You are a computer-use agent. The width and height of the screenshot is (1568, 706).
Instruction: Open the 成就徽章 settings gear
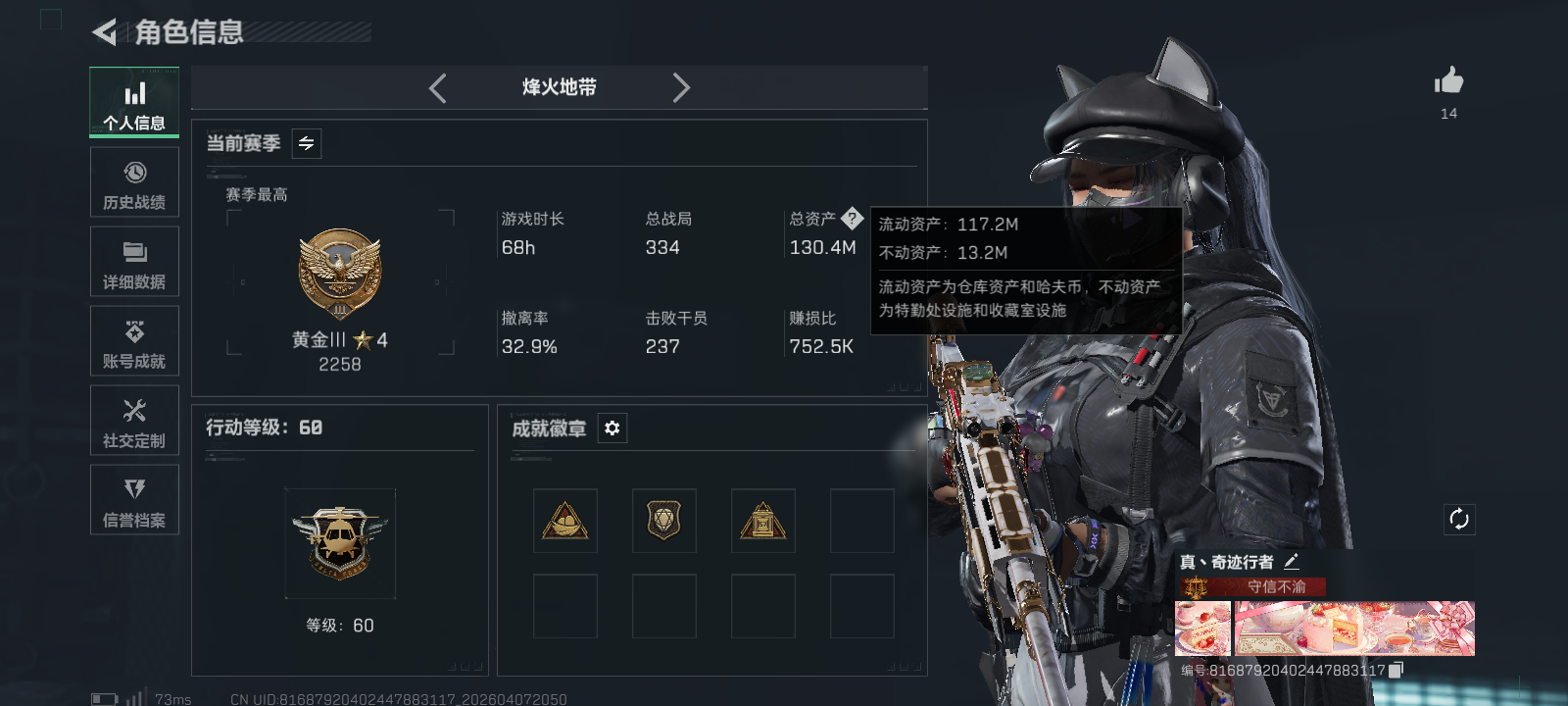click(612, 429)
